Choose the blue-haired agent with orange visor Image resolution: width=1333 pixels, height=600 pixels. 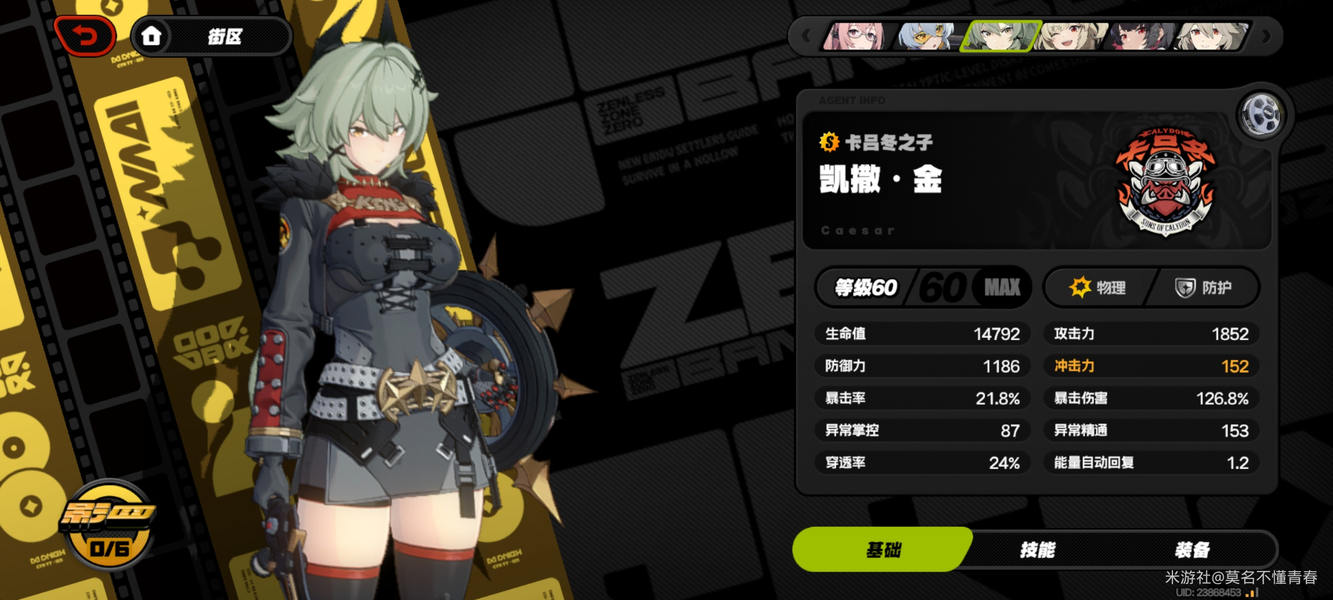click(928, 37)
